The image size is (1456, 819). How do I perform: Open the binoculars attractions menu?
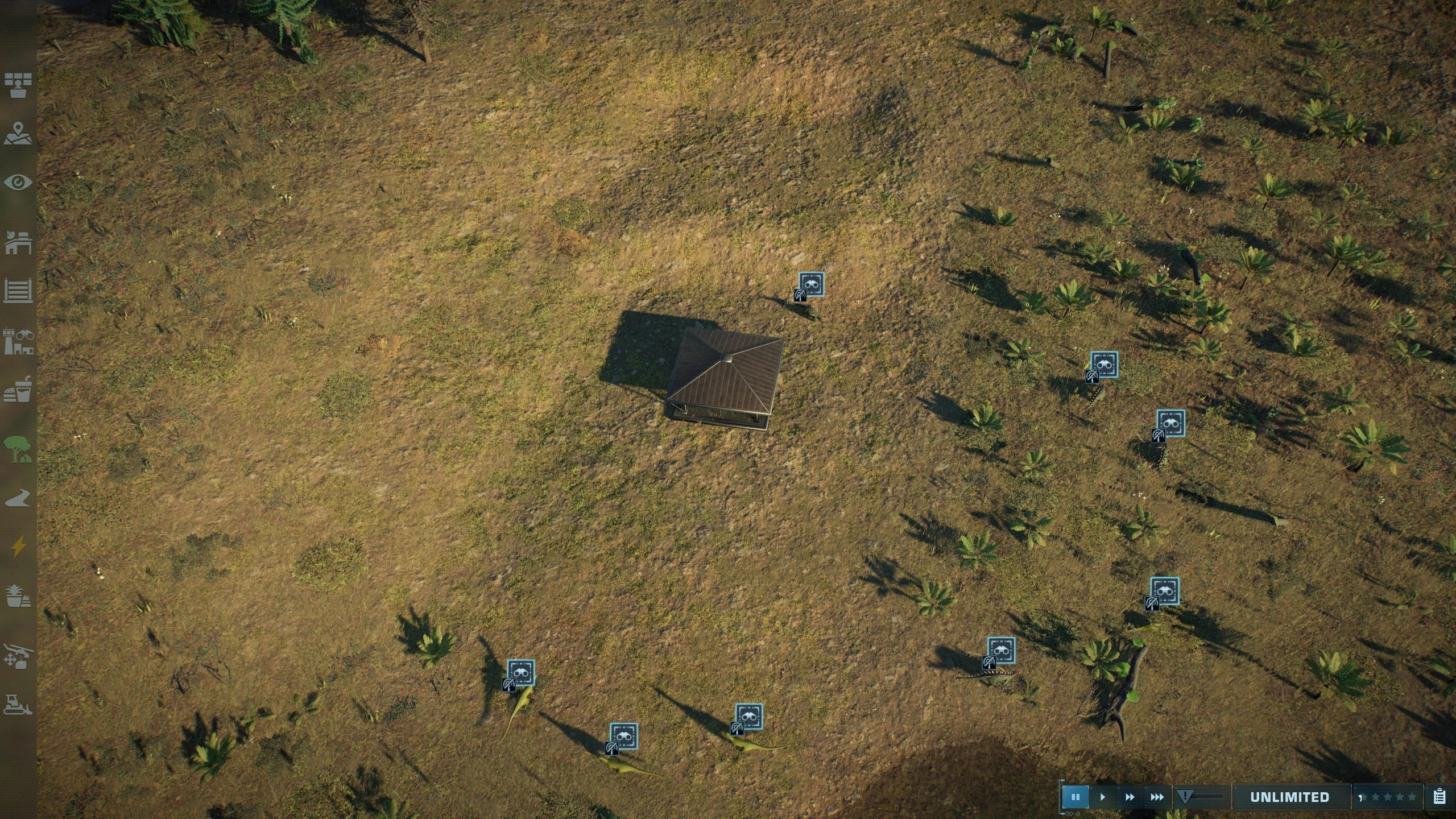[x=18, y=341]
